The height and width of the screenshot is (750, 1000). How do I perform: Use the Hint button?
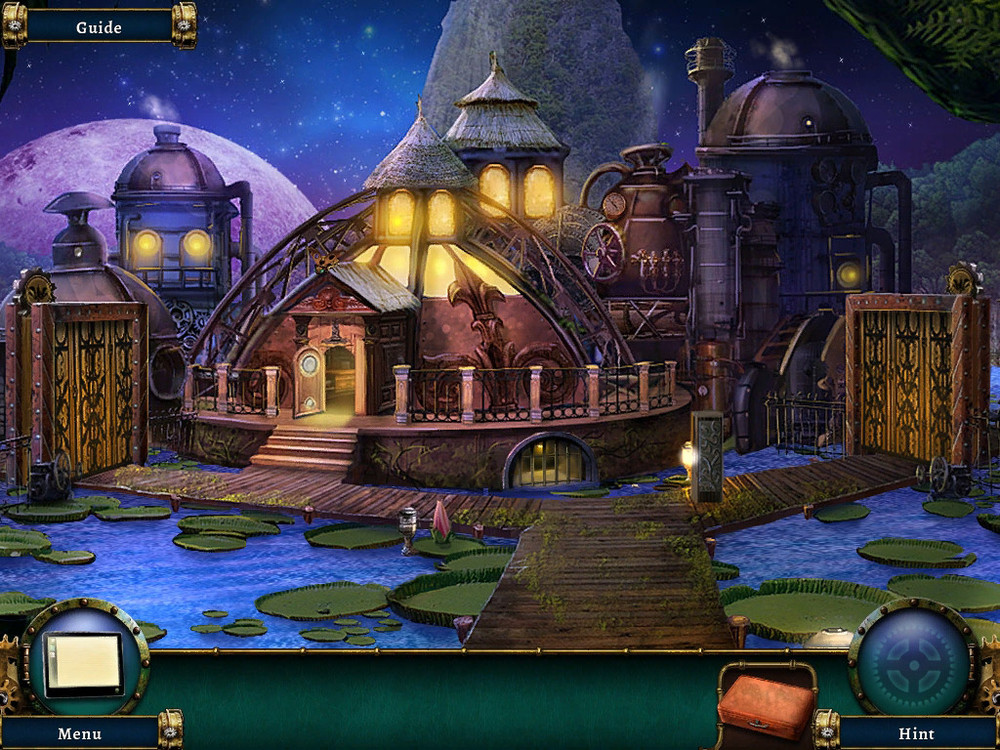[x=916, y=733]
